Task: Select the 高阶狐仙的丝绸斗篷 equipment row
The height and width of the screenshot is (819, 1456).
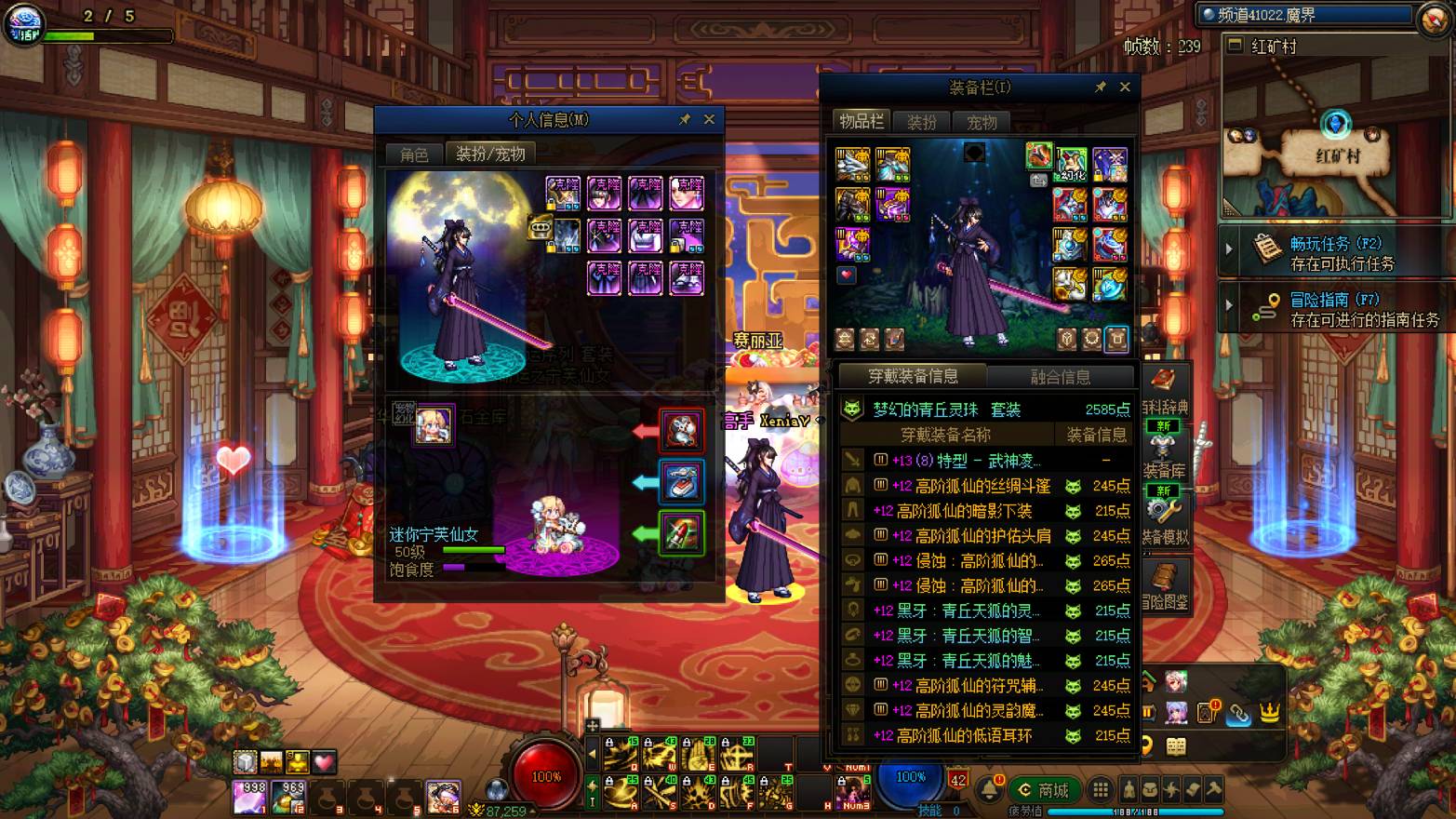Action: pyautogui.click(x=984, y=486)
